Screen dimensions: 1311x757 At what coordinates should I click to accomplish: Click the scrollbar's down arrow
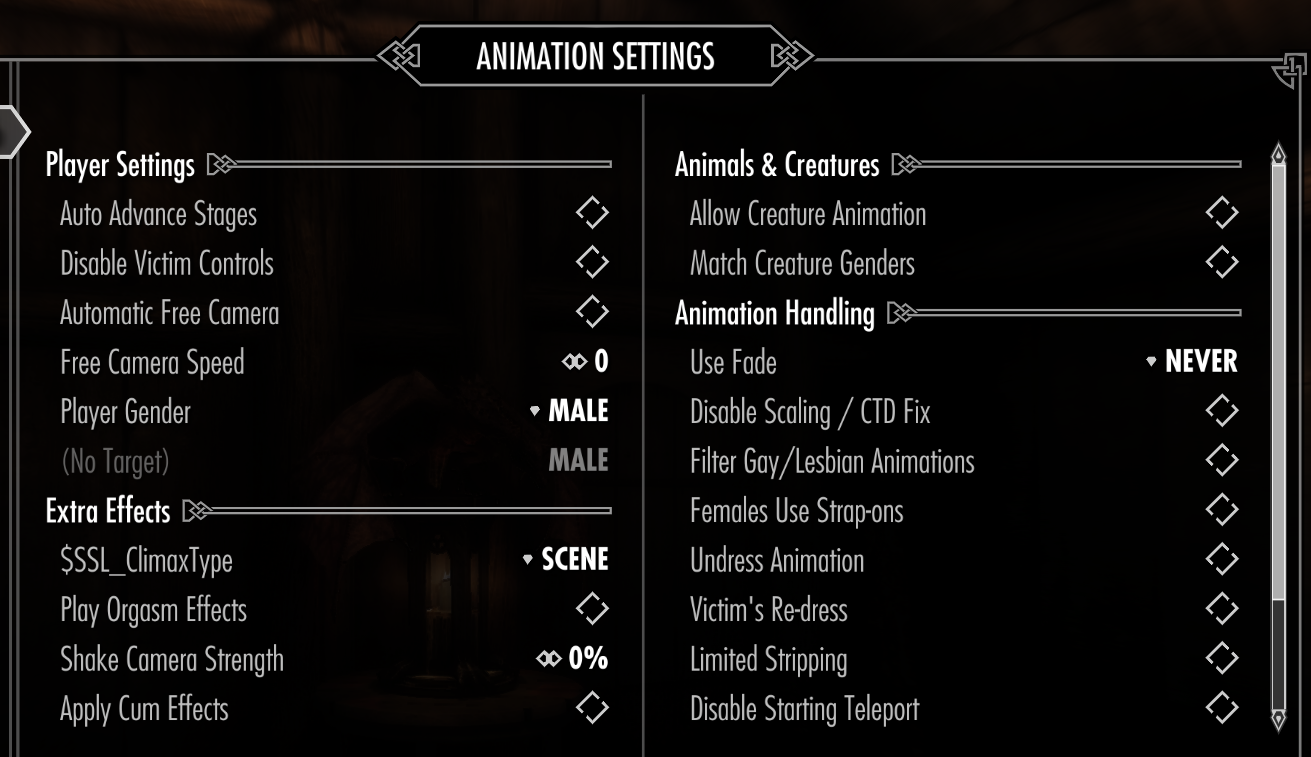[1278, 720]
